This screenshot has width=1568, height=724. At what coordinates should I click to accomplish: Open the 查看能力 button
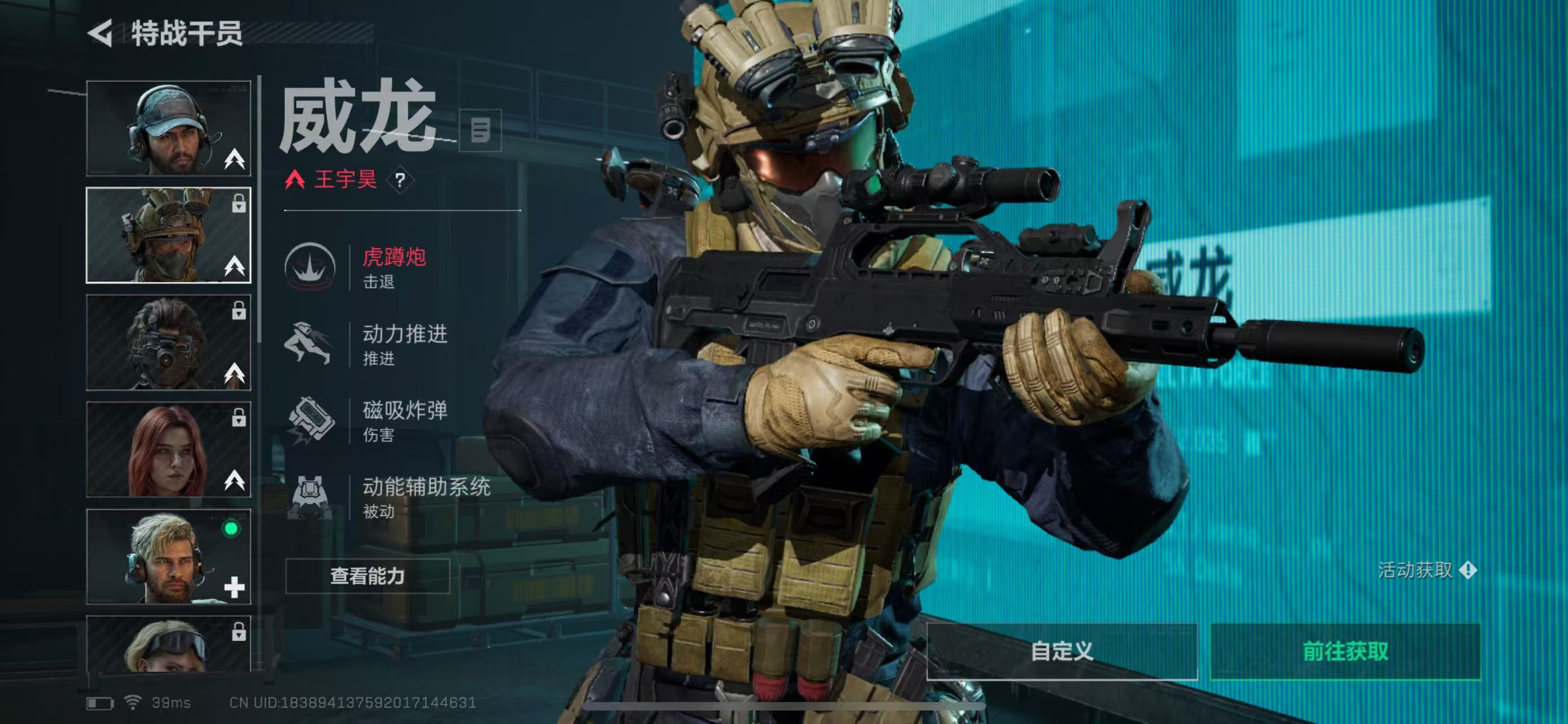coord(367,576)
